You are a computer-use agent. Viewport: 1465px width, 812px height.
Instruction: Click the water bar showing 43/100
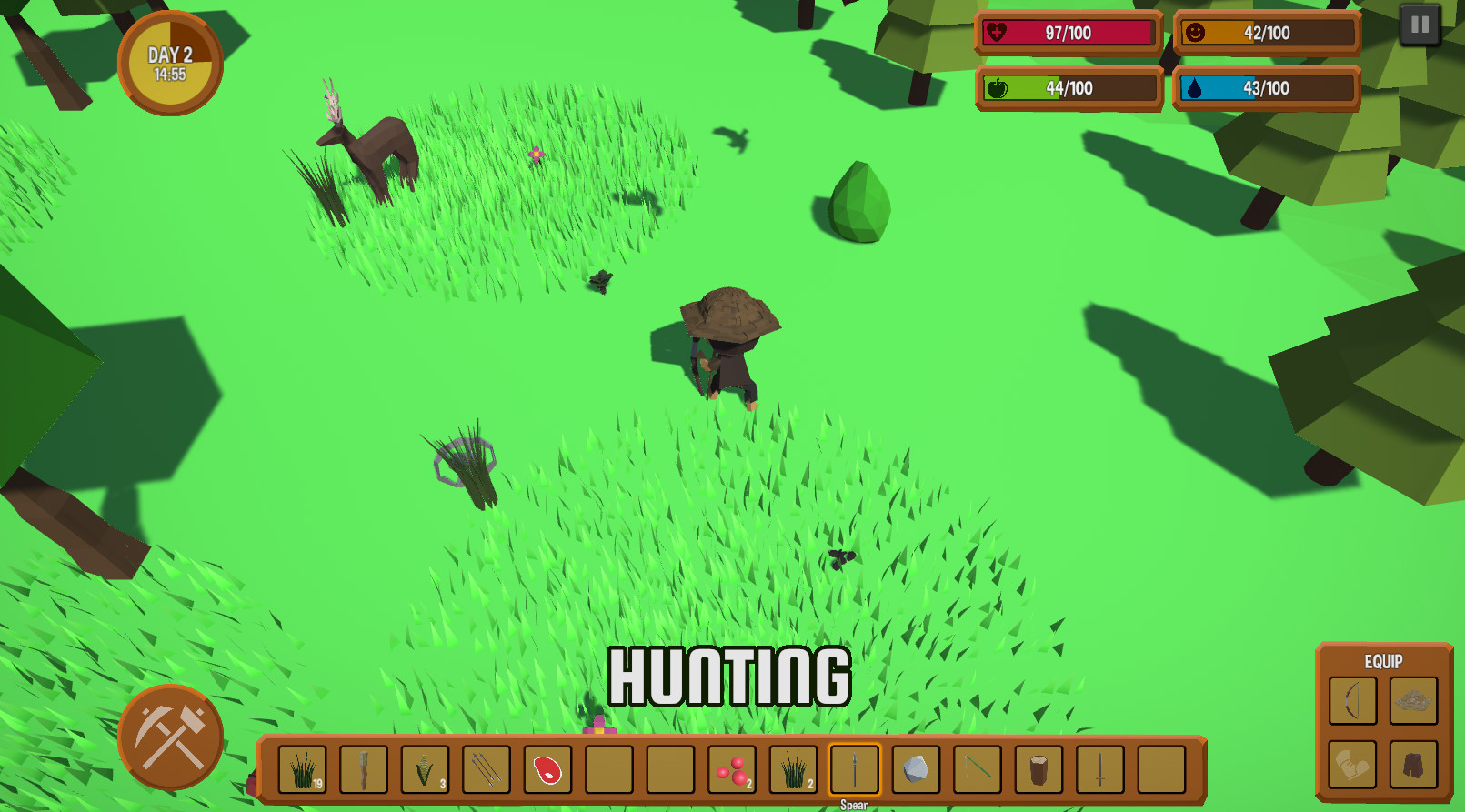[x=1265, y=89]
